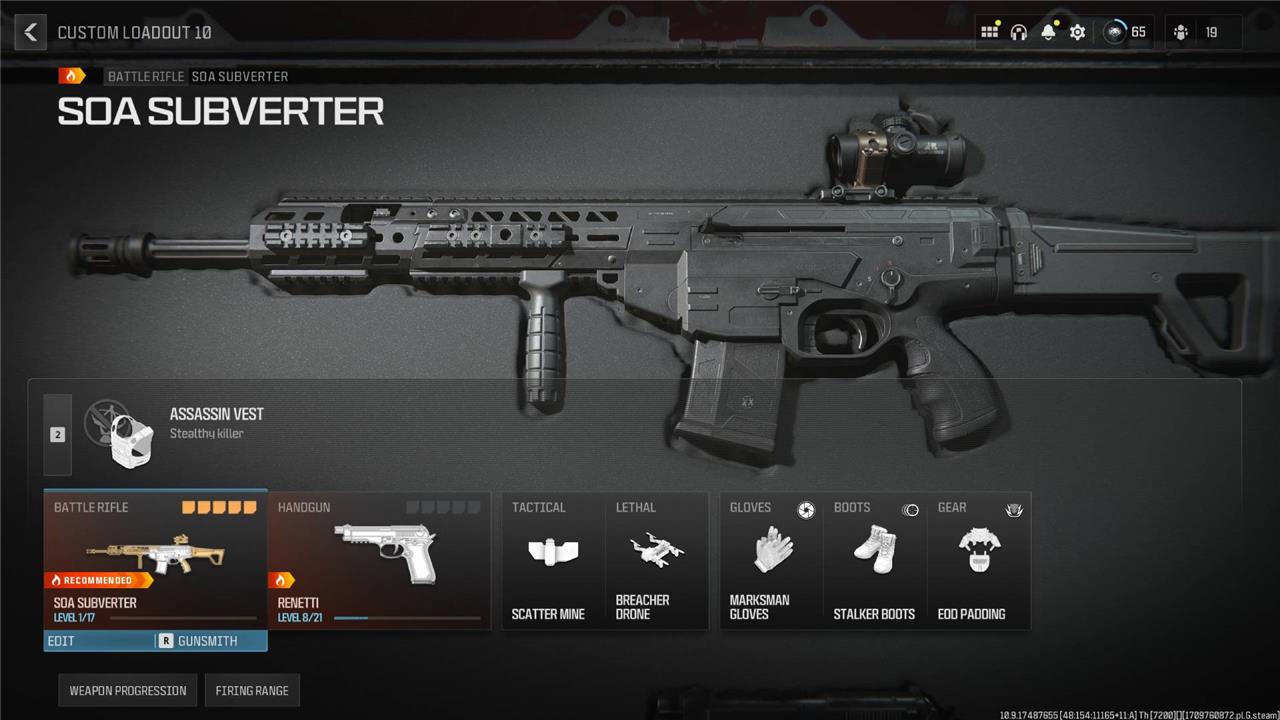Show the notifications bell
The height and width of the screenshot is (720, 1280).
tap(1048, 32)
